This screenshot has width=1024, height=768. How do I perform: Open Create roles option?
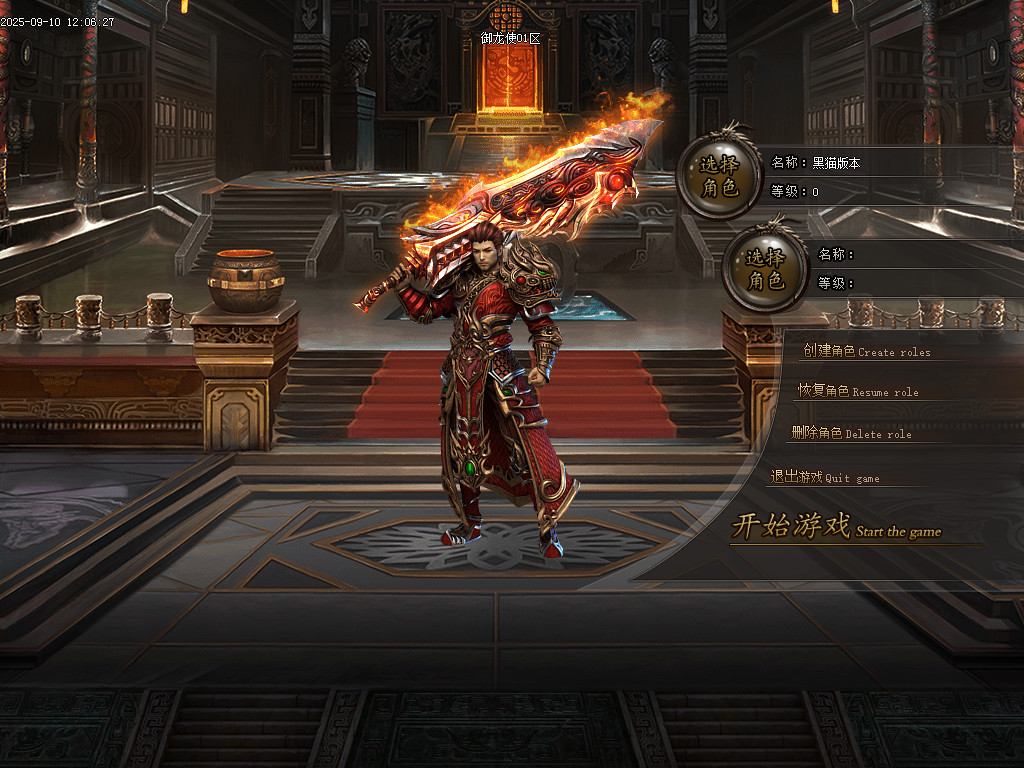pyautogui.click(x=866, y=351)
